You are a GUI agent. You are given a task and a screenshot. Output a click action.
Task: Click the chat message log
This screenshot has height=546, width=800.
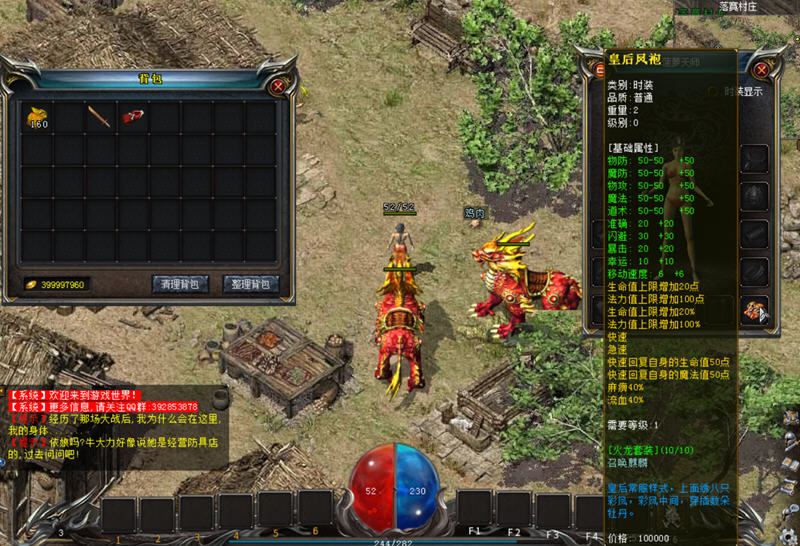coord(115,425)
